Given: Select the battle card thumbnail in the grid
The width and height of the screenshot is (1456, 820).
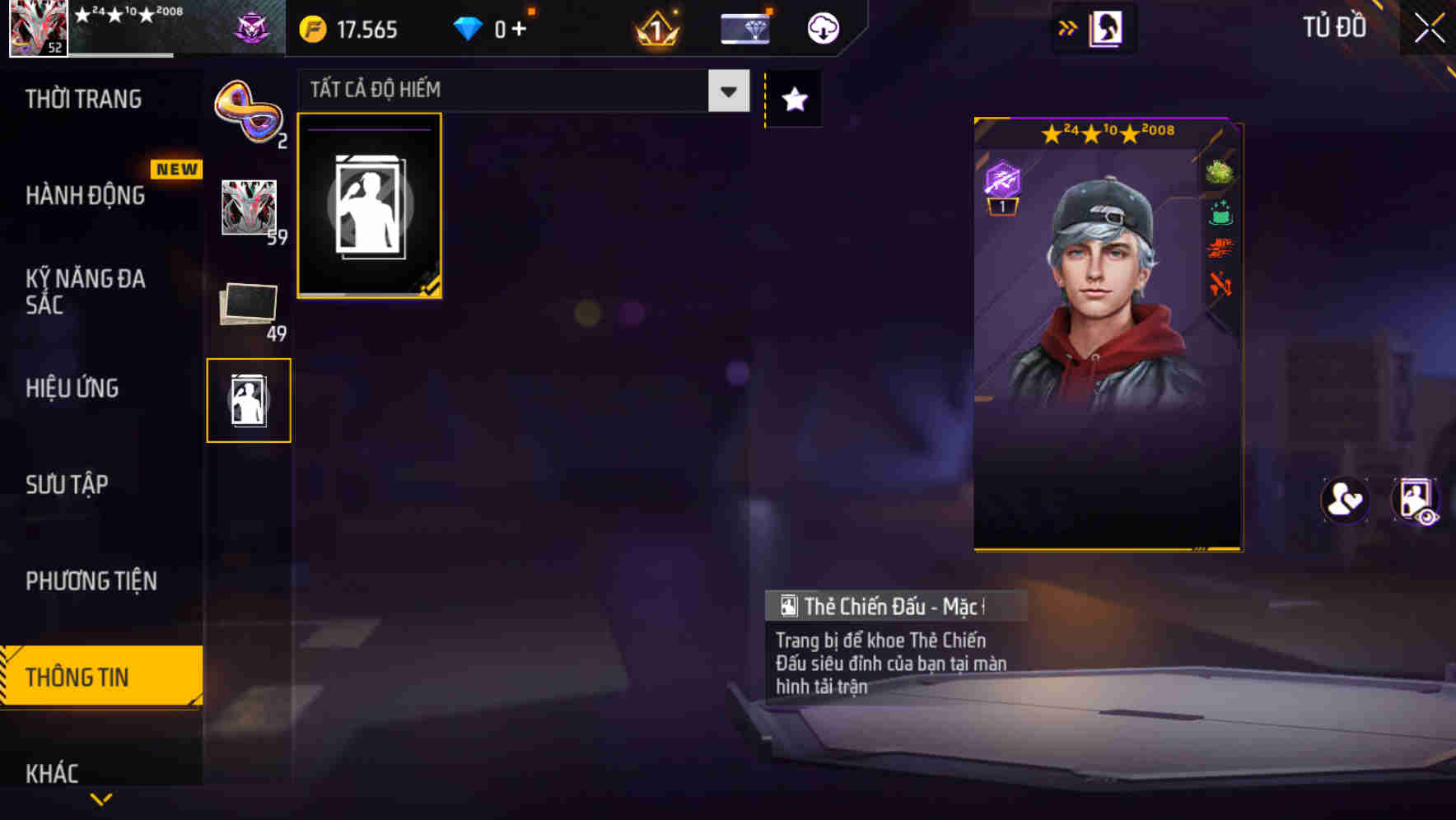Looking at the screenshot, I should pyautogui.click(x=370, y=205).
